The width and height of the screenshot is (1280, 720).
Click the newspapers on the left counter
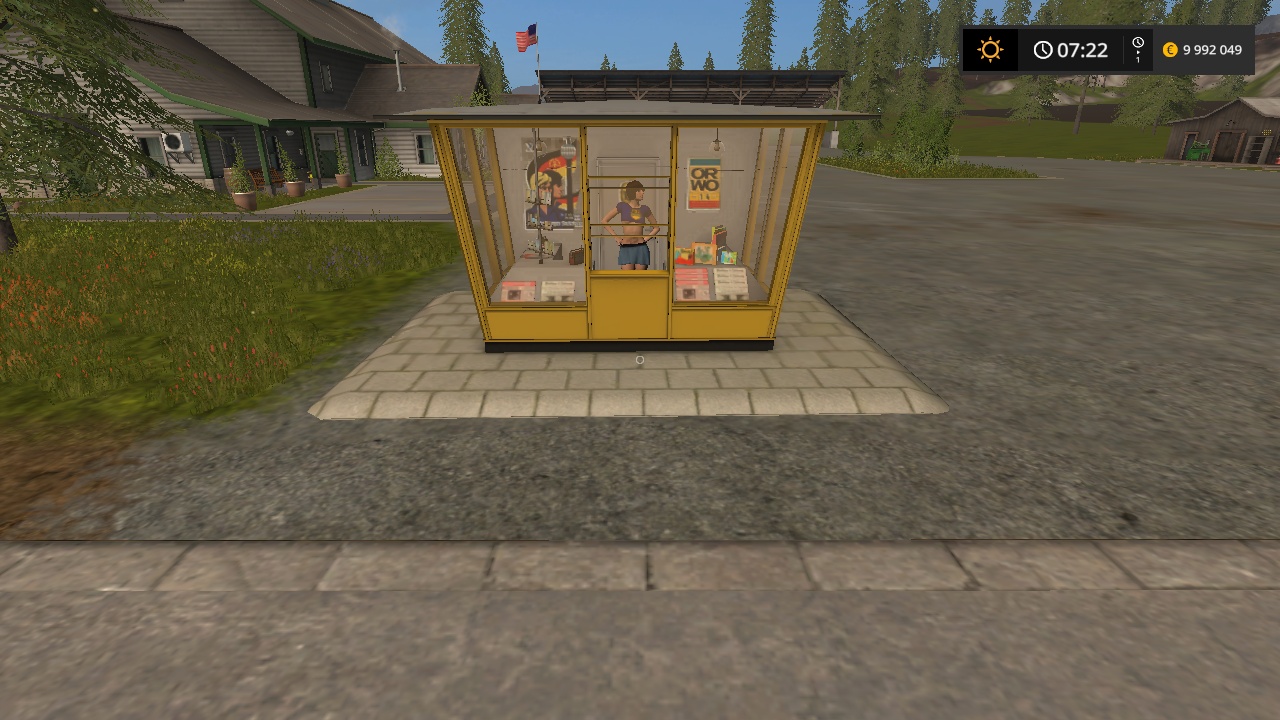point(539,290)
